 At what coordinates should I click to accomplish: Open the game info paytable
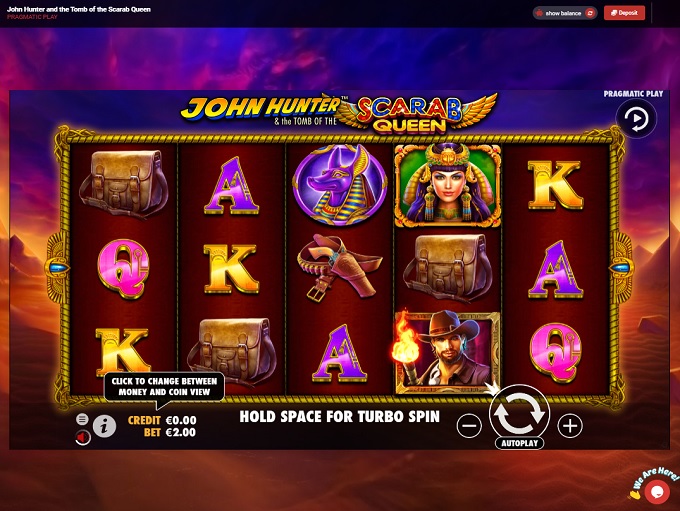(x=105, y=427)
